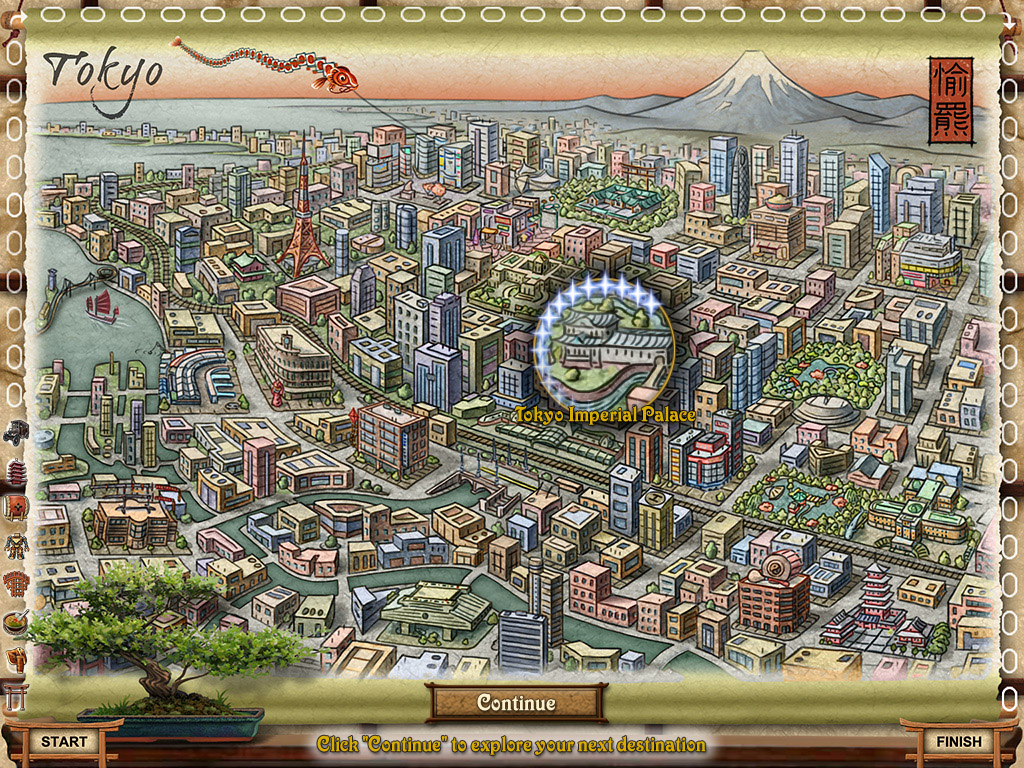Choose the taiko drum icon

tap(16, 508)
